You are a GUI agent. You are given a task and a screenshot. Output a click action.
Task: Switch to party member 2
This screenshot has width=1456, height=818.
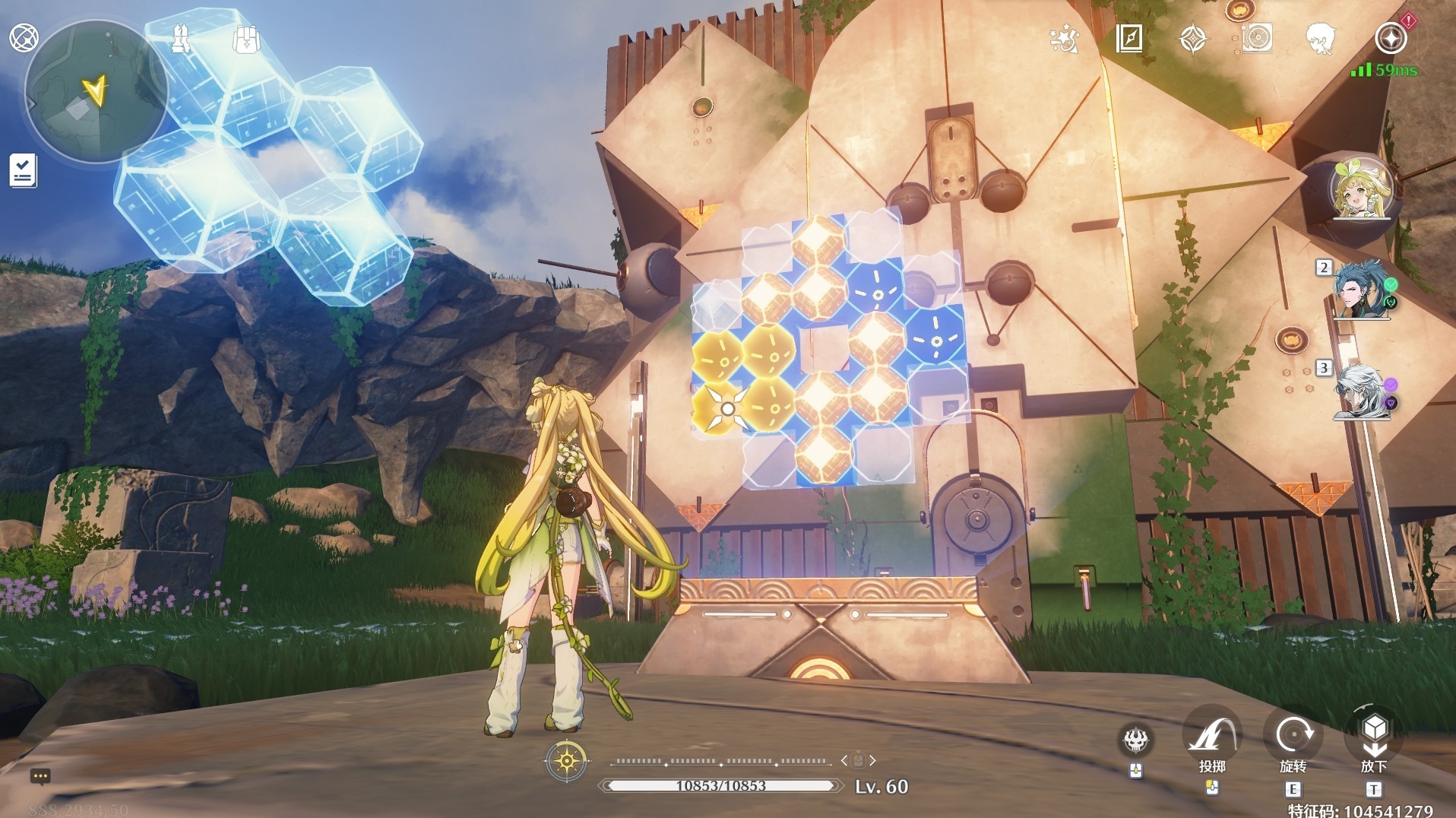tap(1360, 289)
